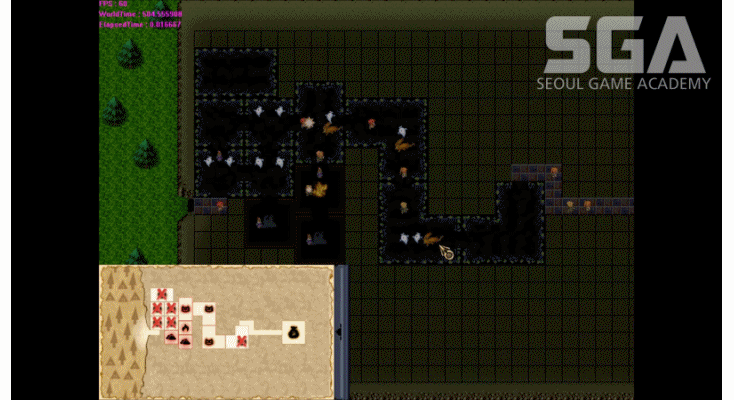
Task: Collapse the map panel with the arrow handle
Action: (x=339, y=331)
